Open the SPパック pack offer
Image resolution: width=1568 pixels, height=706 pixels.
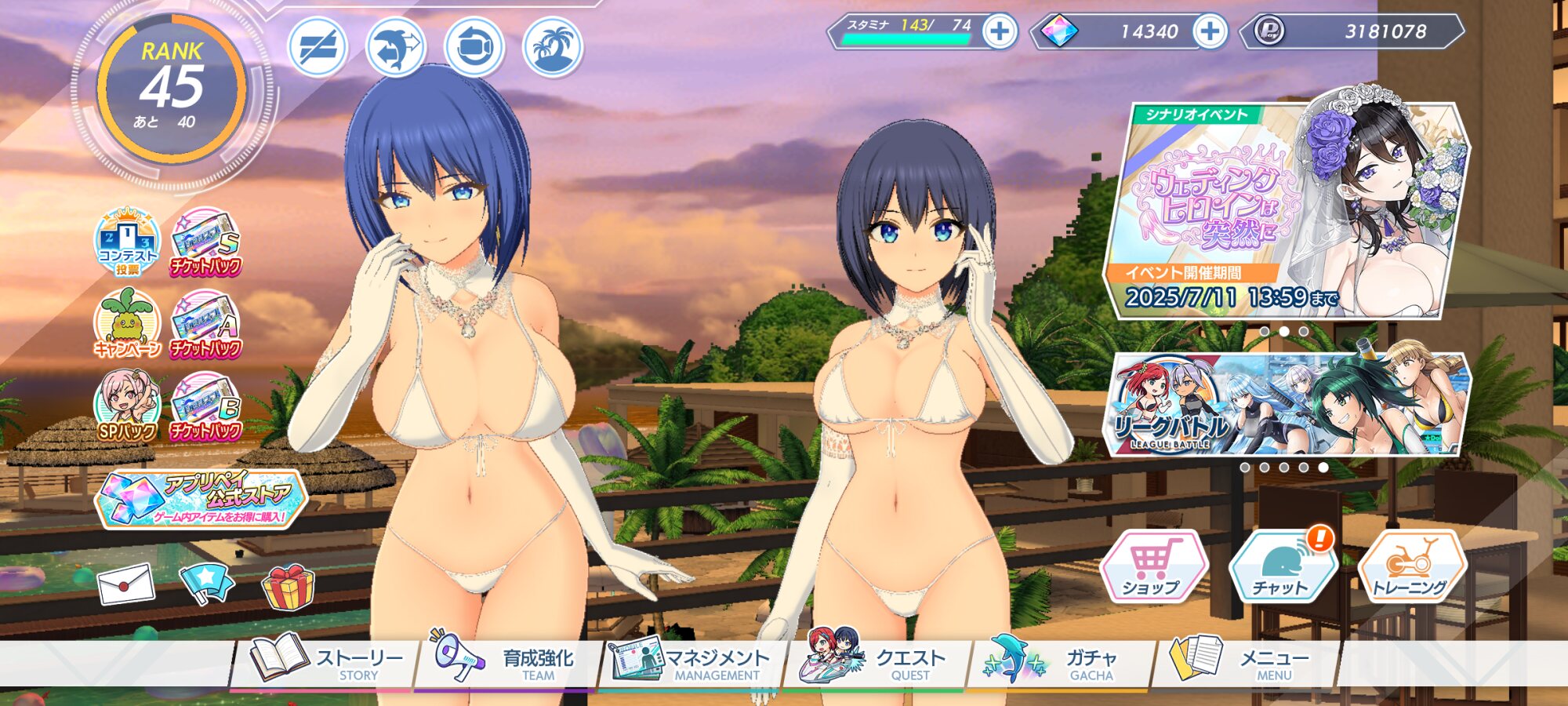coord(126,406)
